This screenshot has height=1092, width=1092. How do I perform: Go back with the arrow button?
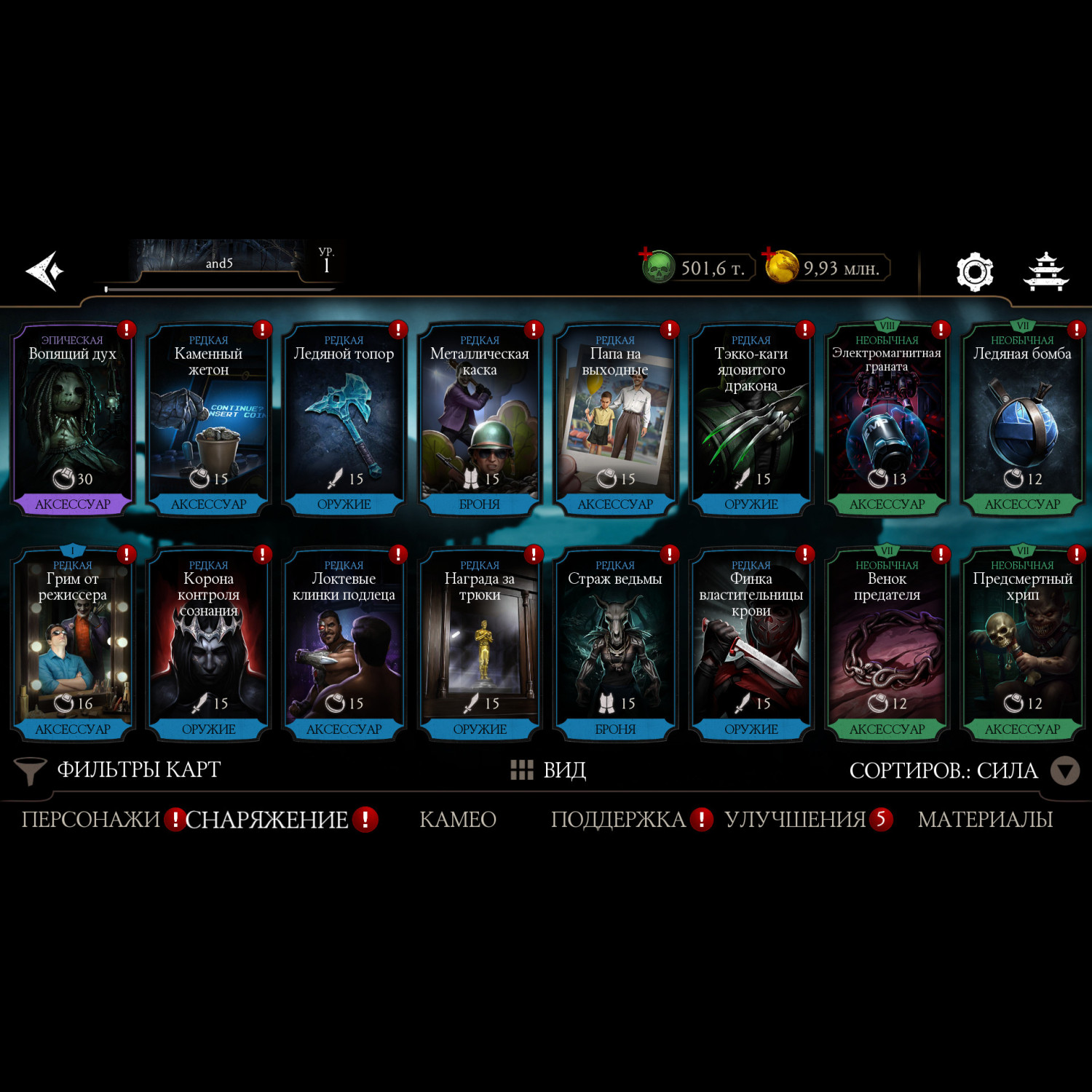[45, 271]
